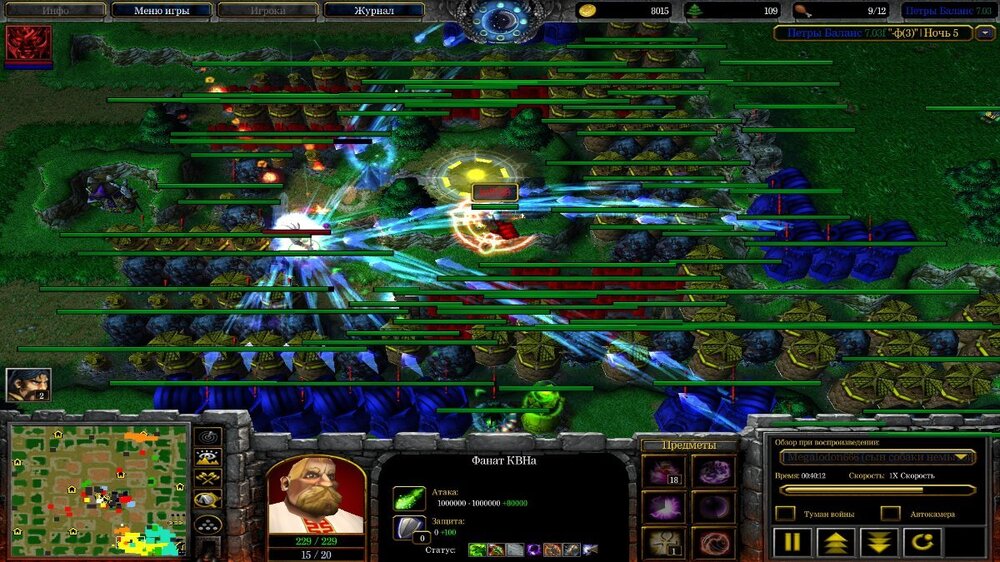Screen dimensions: 1000x562
Task: Open the Меню игры menu
Action: [x=161, y=11]
